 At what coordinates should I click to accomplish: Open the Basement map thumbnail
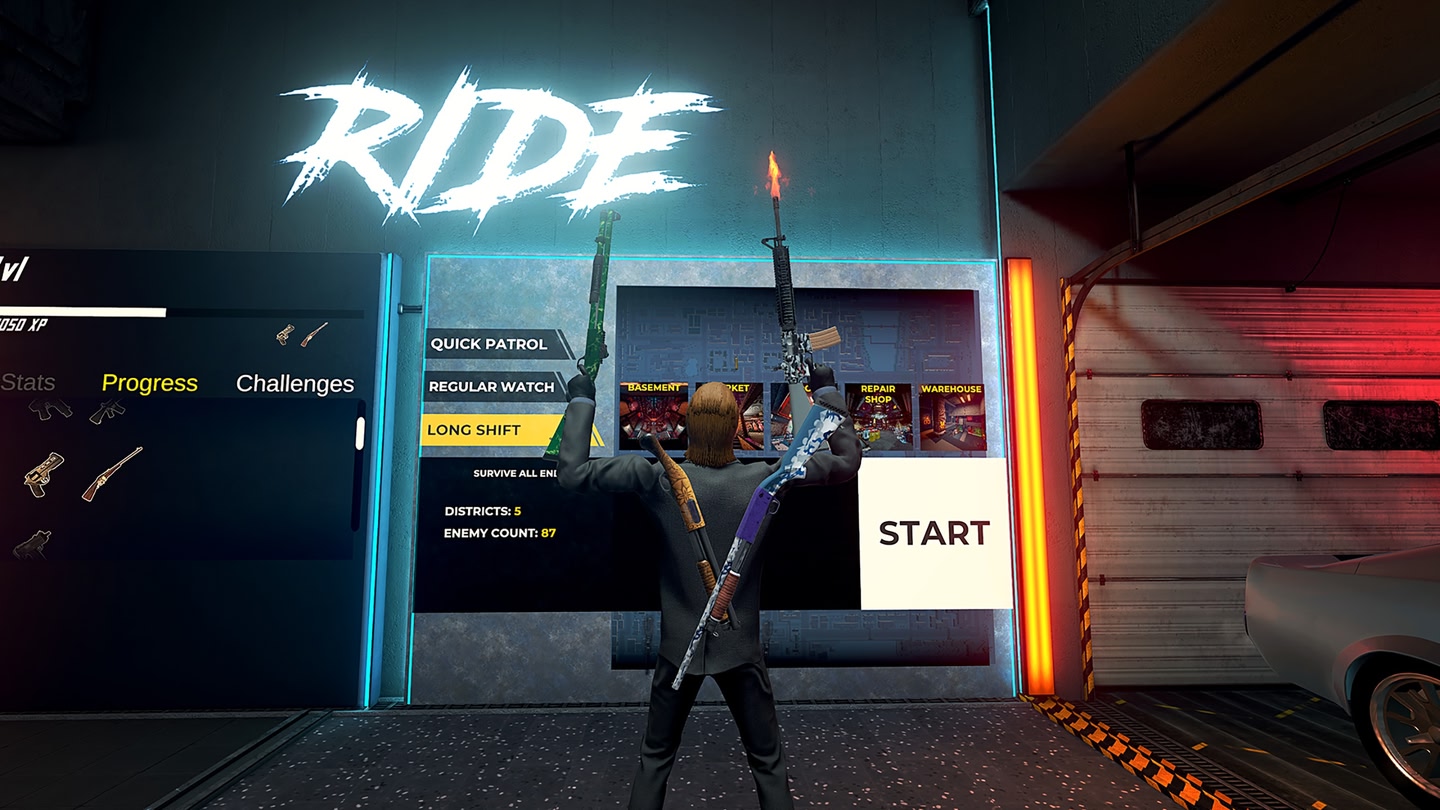point(651,412)
